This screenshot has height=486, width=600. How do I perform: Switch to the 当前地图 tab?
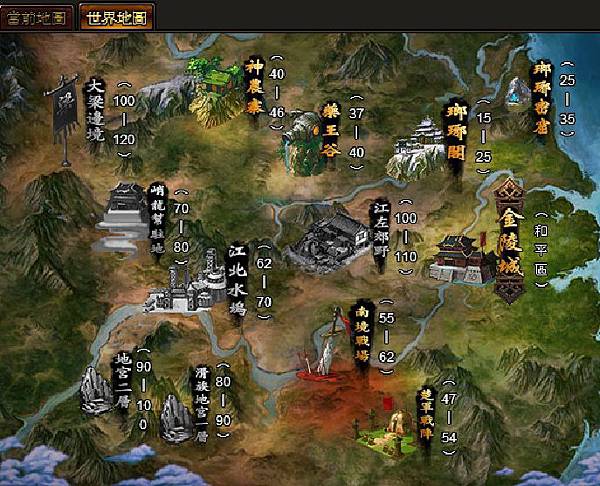coord(36,18)
